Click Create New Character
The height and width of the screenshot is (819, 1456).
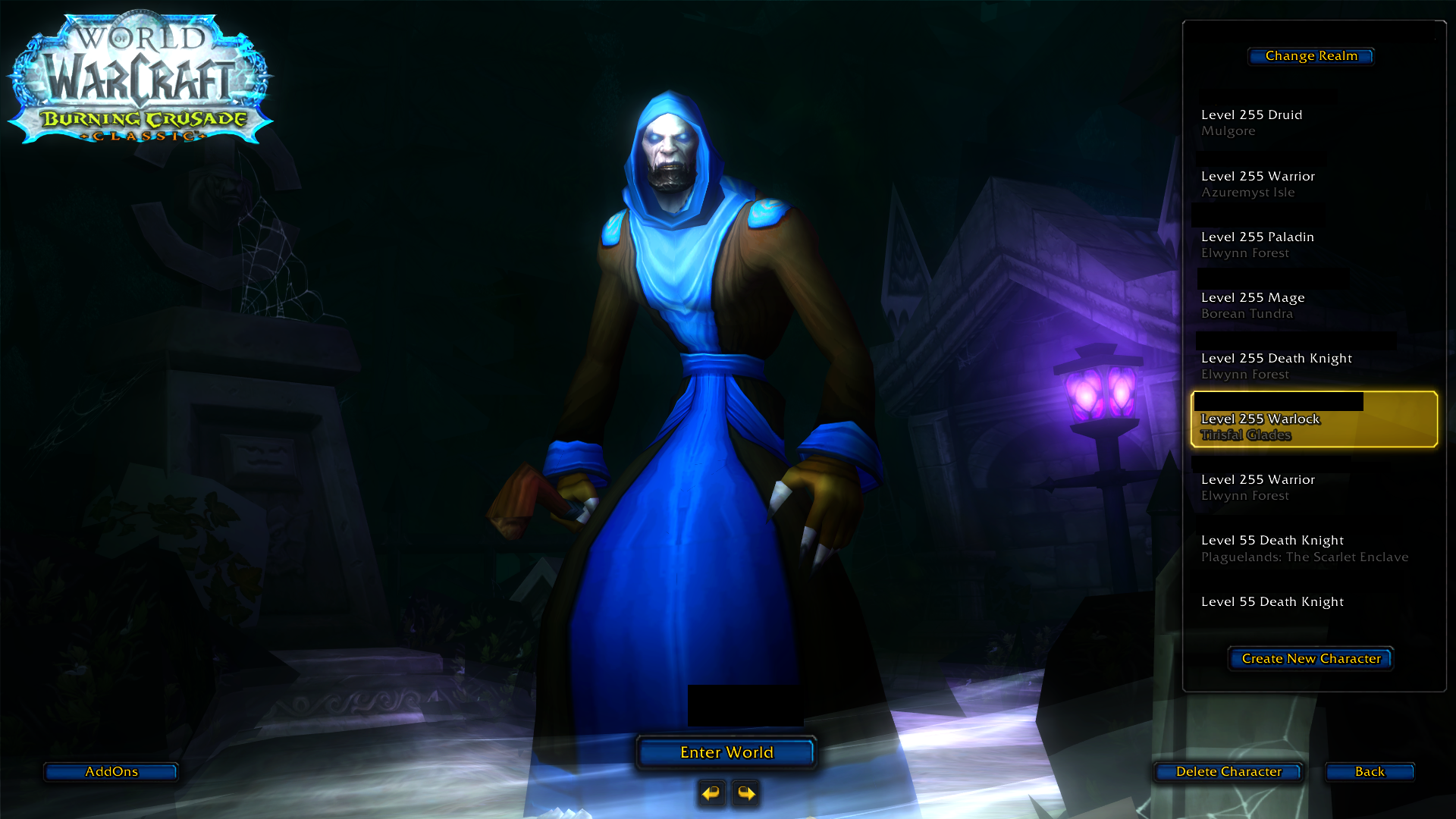[x=1310, y=658]
